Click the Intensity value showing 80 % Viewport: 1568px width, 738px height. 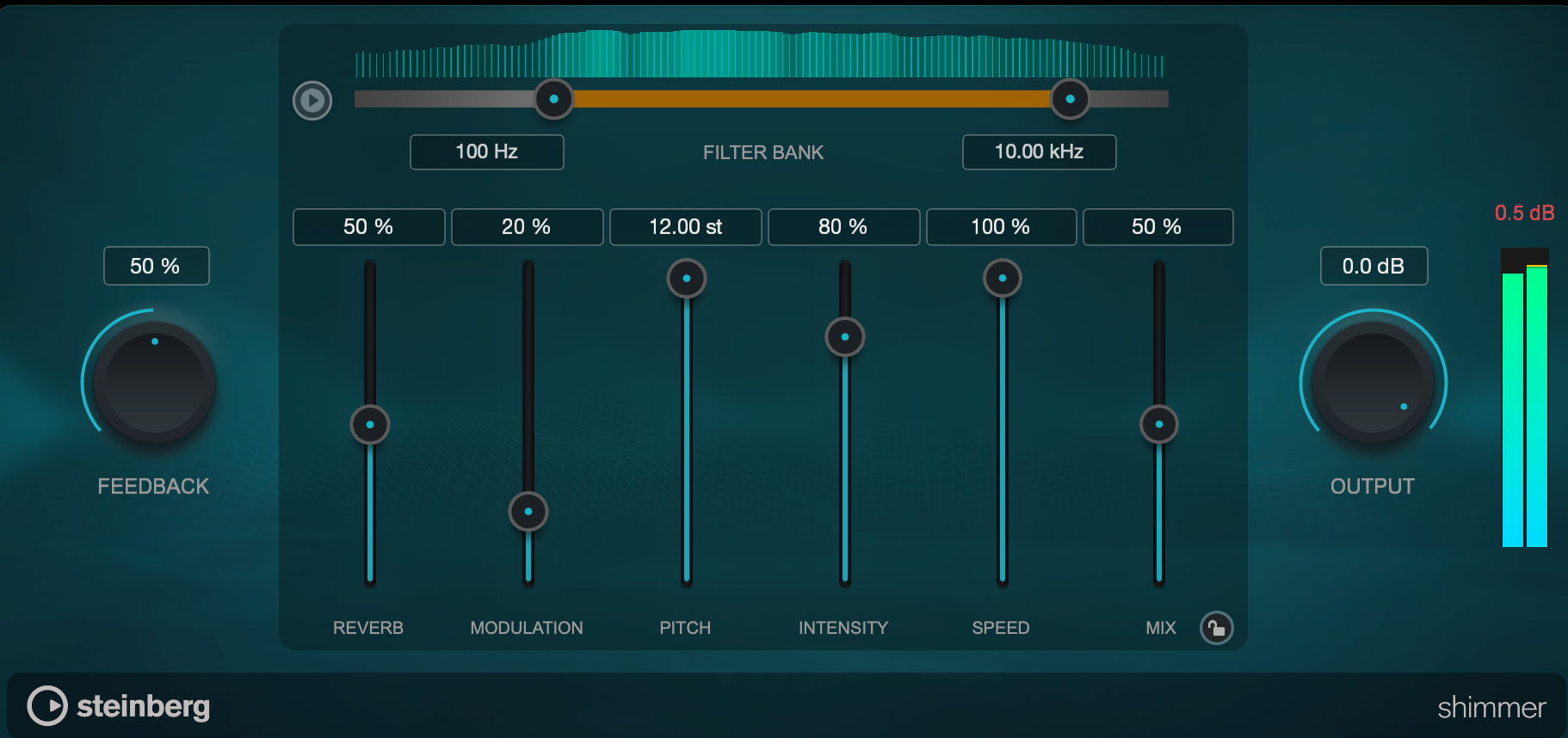point(843,227)
